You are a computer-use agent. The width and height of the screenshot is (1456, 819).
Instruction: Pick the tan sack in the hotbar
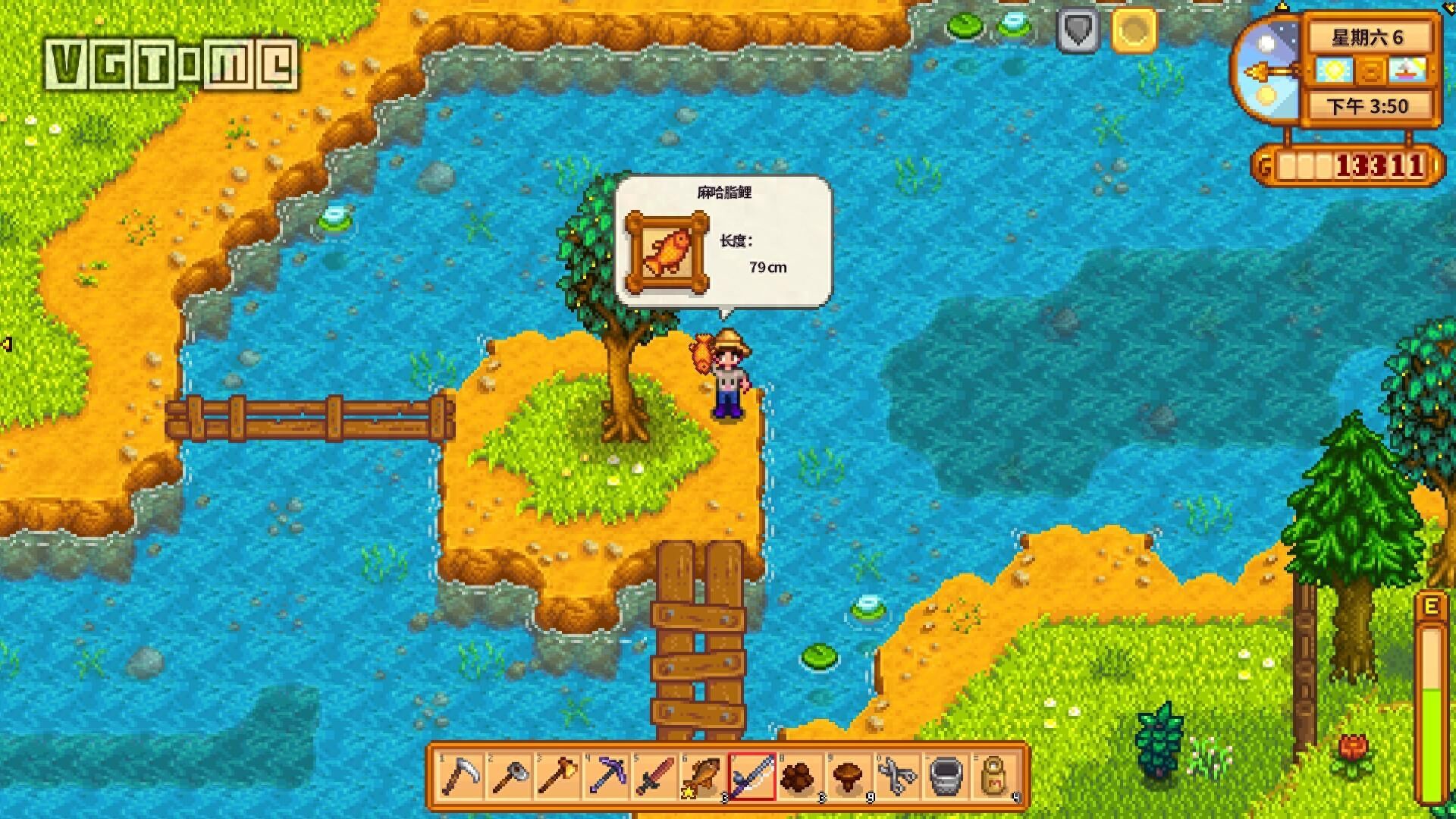(995, 777)
